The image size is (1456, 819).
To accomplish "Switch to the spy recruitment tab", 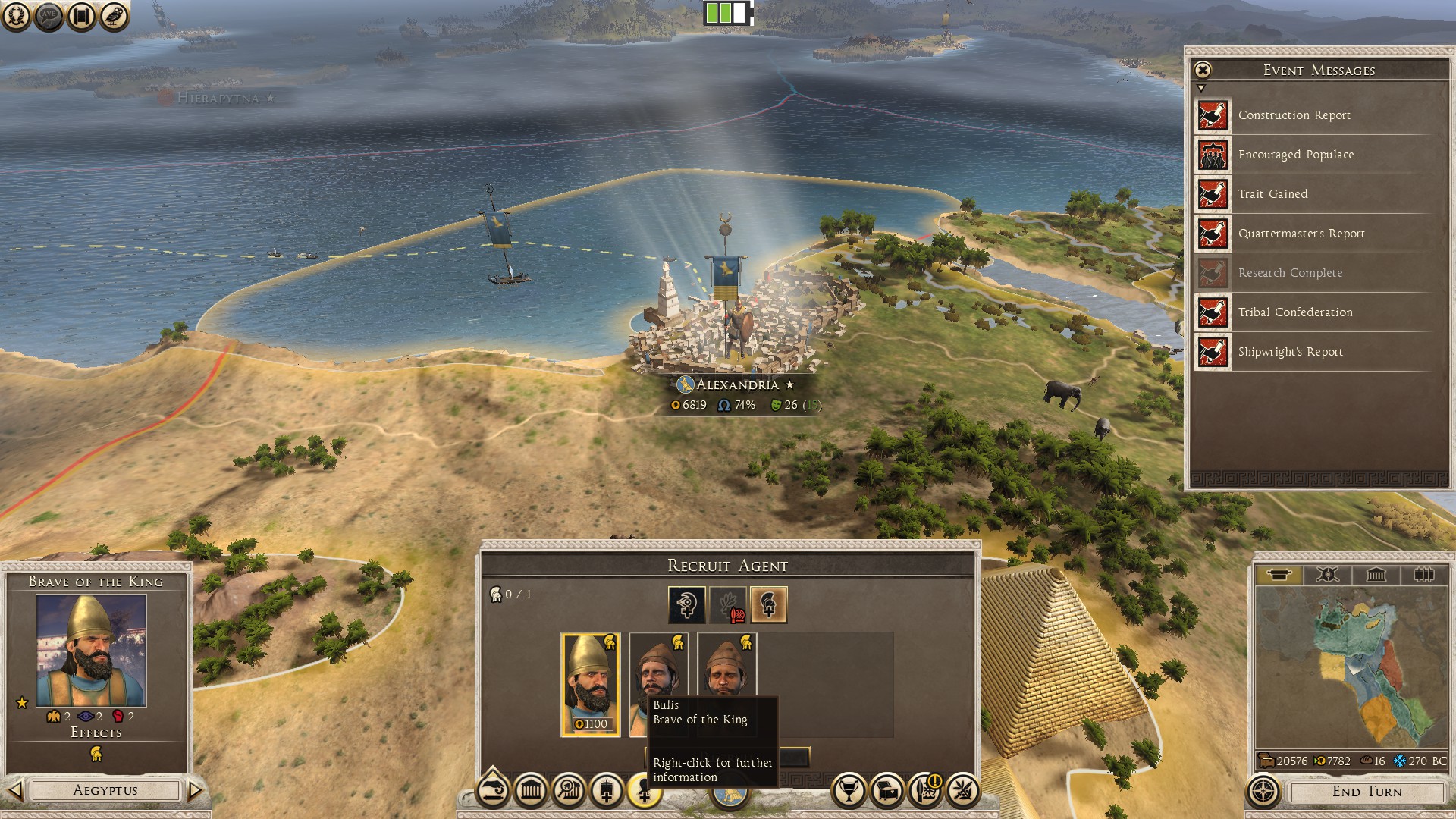I will click(686, 604).
